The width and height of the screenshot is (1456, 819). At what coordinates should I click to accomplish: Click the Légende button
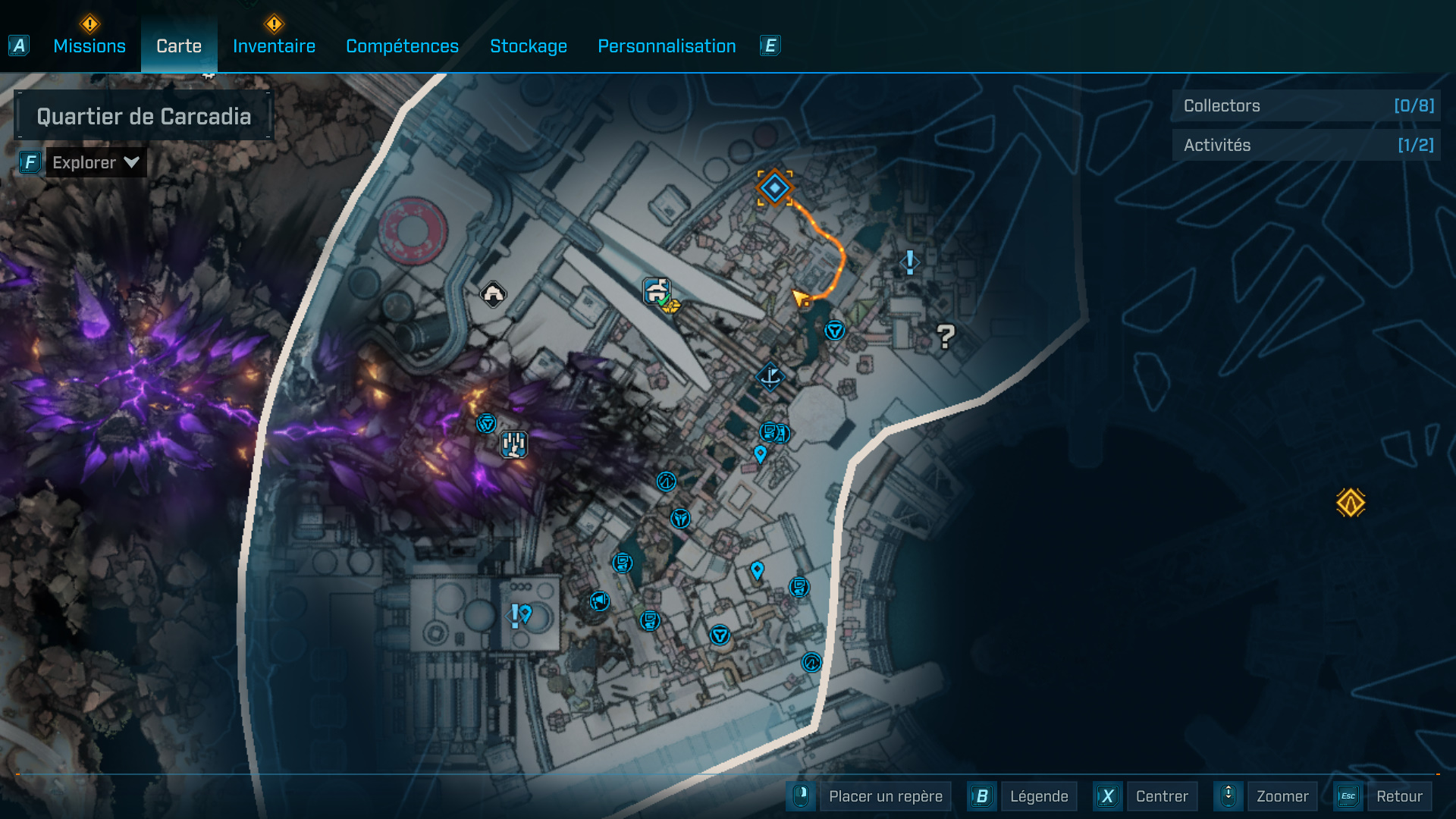1039,796
